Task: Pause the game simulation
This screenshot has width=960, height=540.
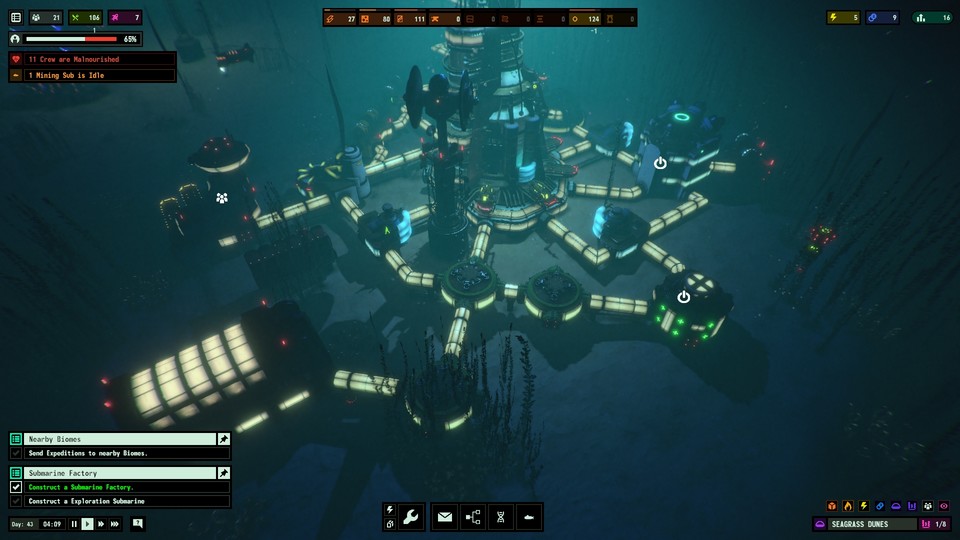Action: click(x=74, y=524)
